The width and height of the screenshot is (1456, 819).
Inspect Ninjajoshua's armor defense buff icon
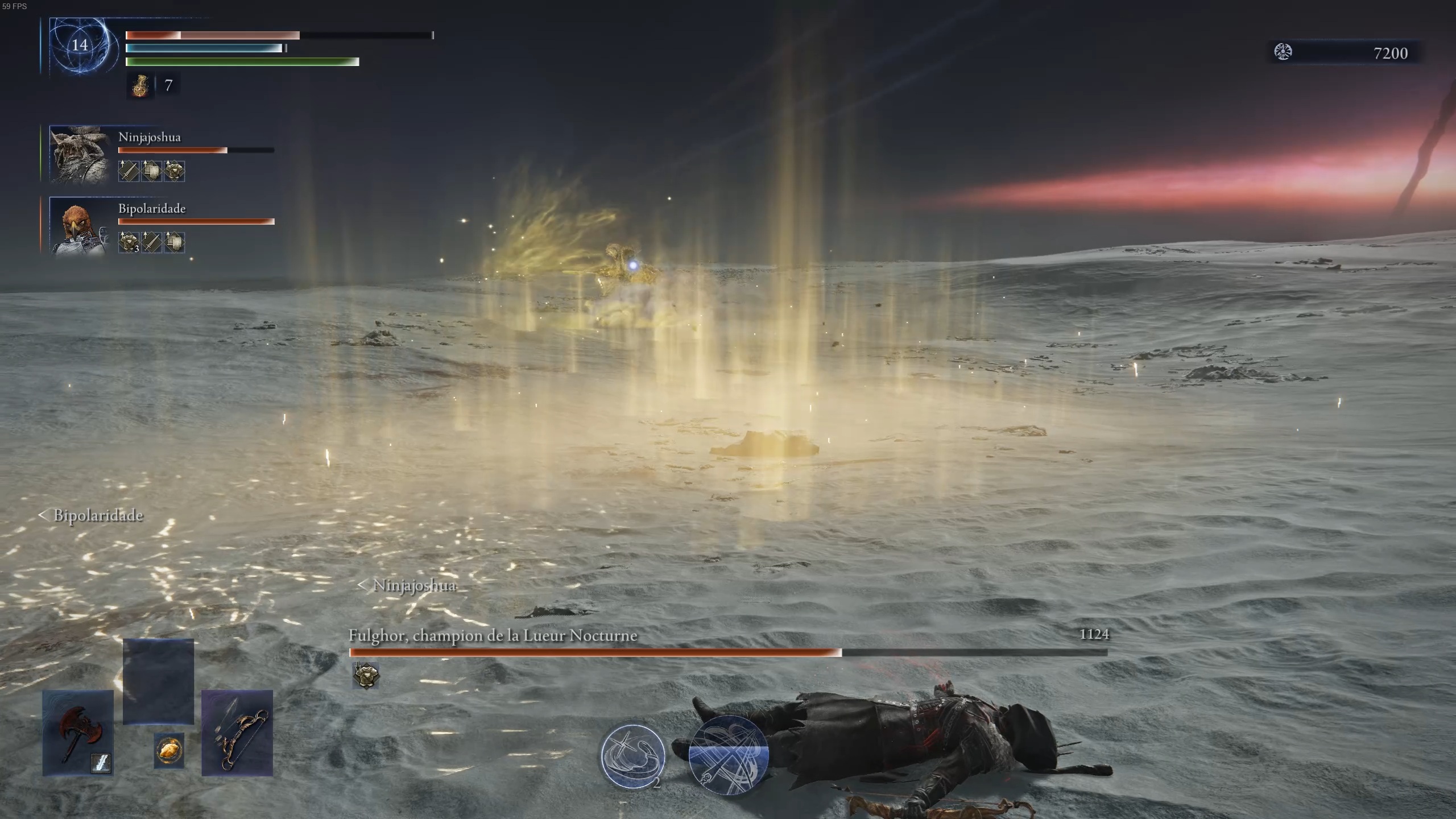[174, 171]
